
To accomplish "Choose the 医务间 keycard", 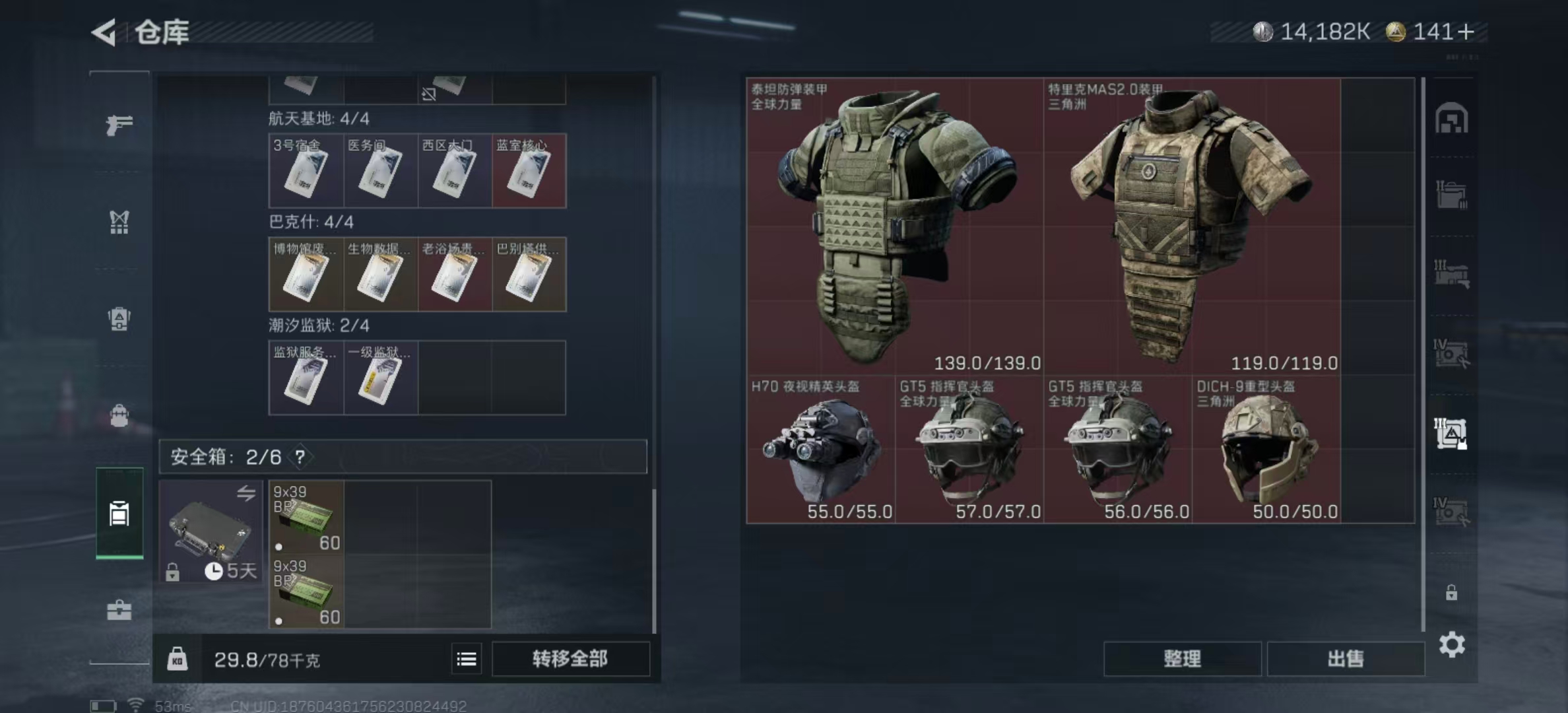I will [380, 171].
